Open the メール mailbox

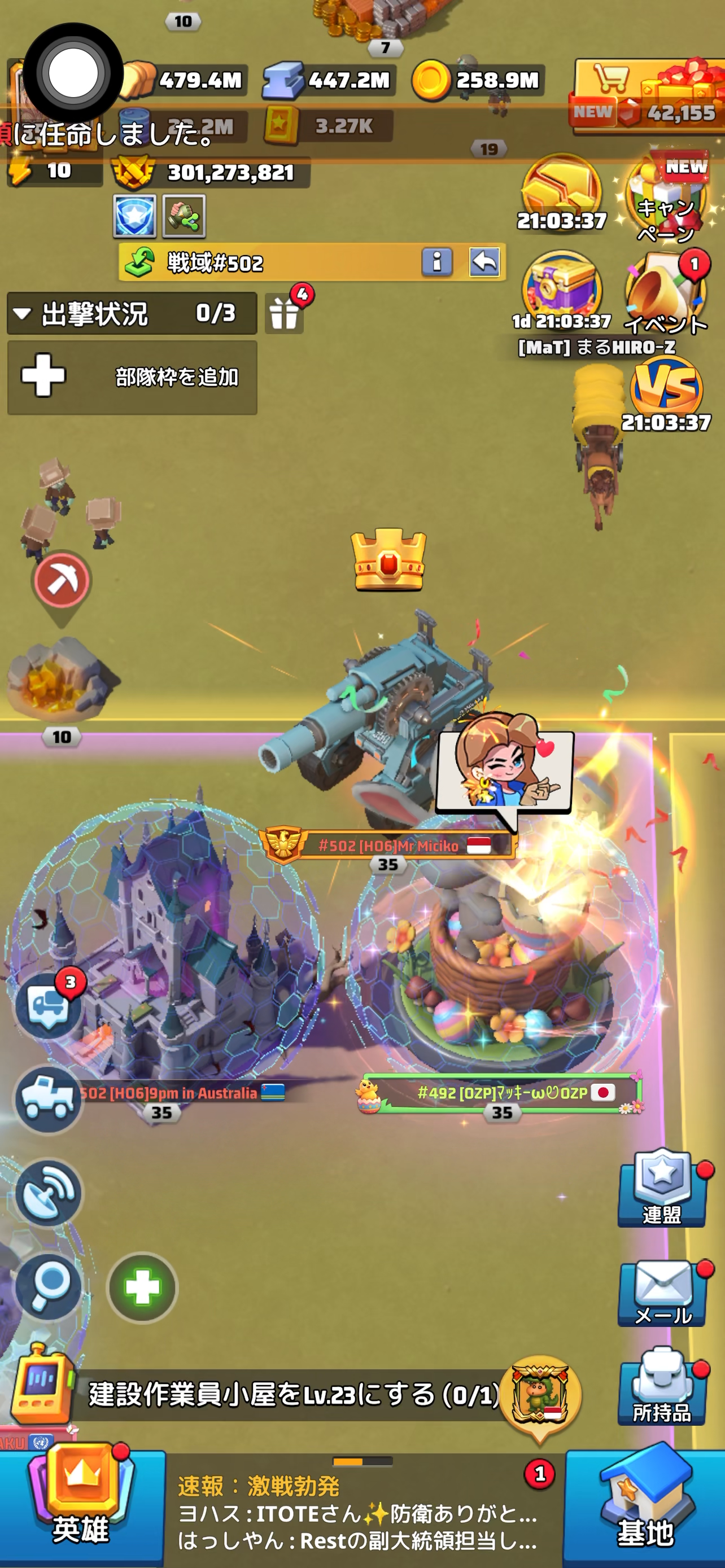(x=662, y=1292)
